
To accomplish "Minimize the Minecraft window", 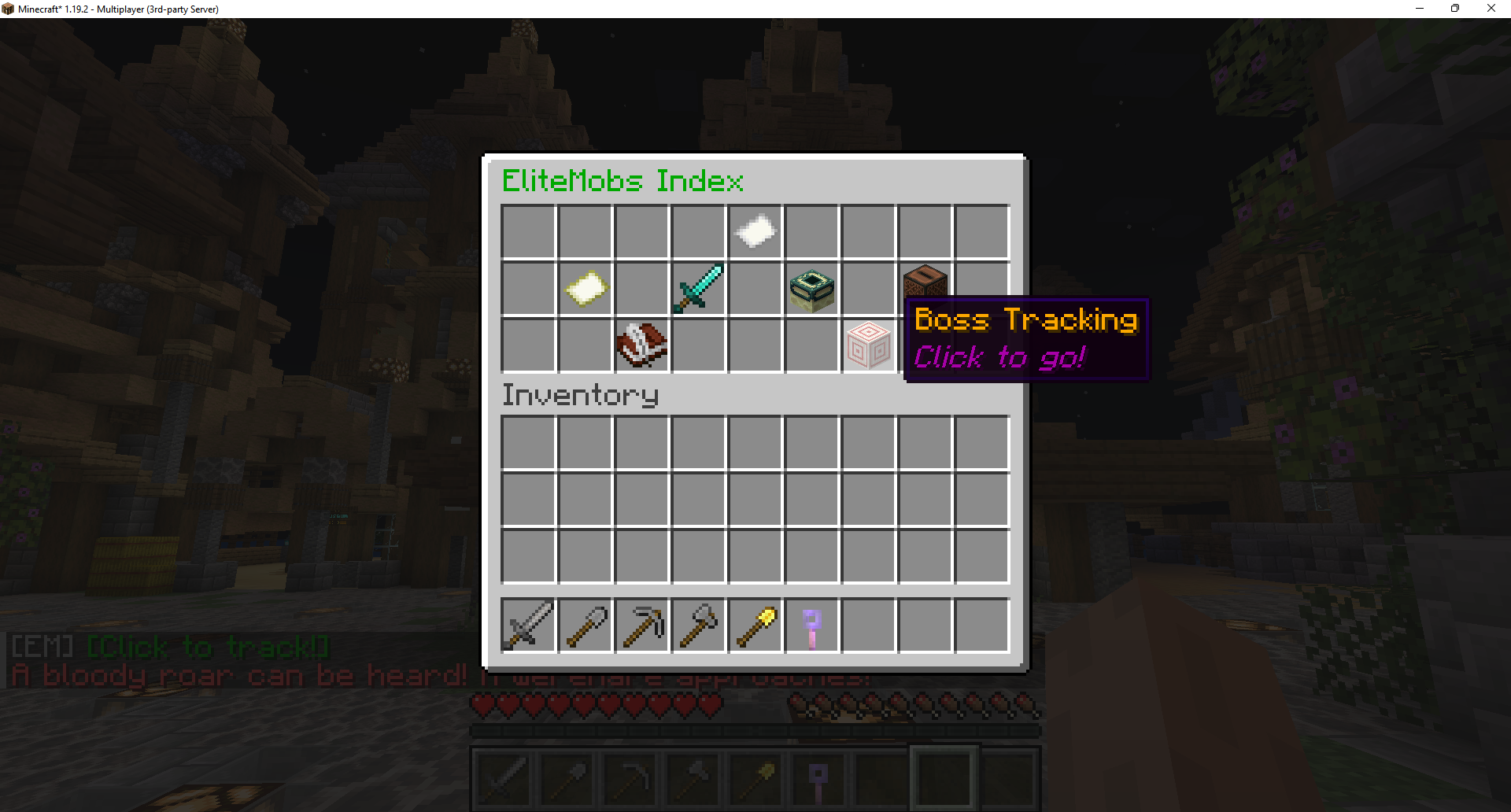I will click(1420, 9).
